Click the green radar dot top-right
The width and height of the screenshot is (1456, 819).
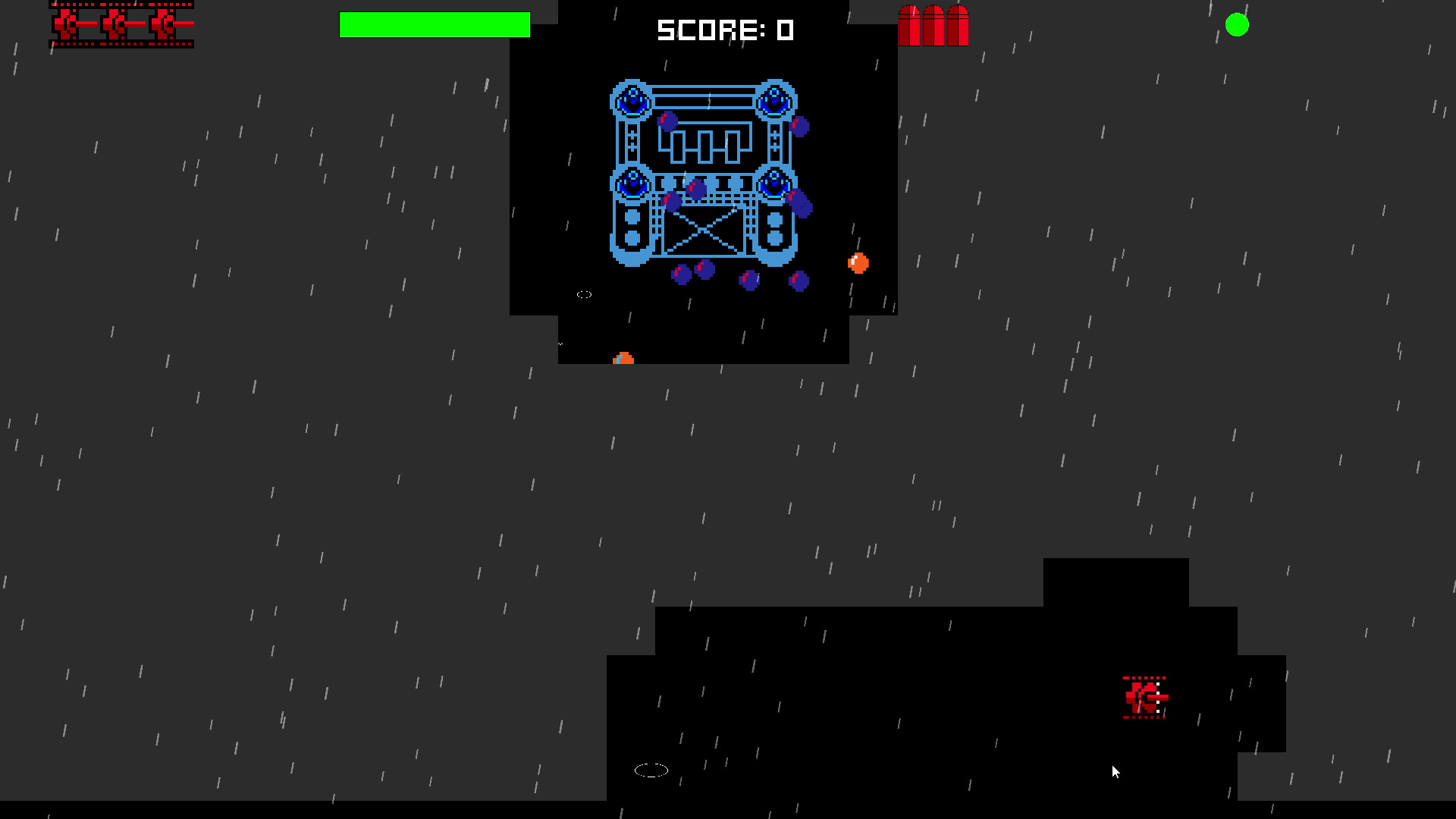(1238, 25)
